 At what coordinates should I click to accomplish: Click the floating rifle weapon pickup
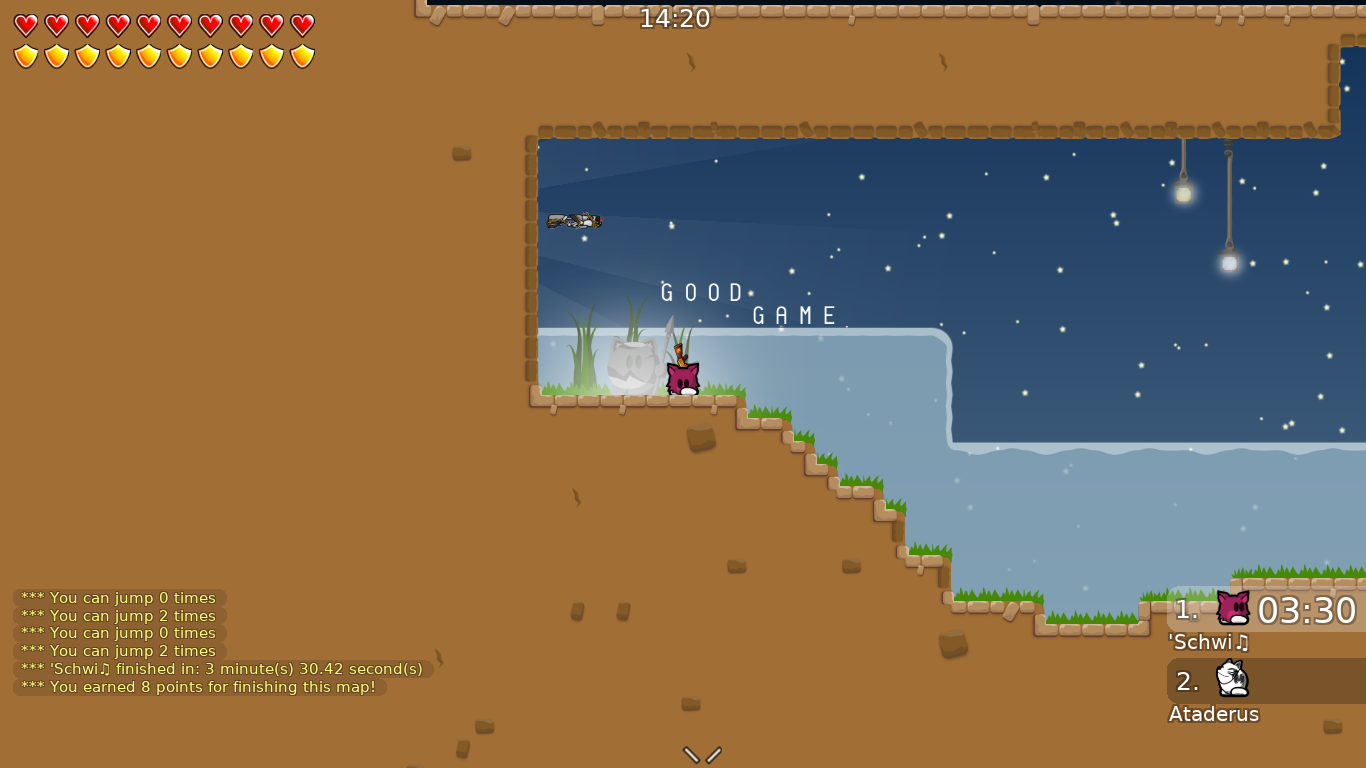click(x=575, y=220)
